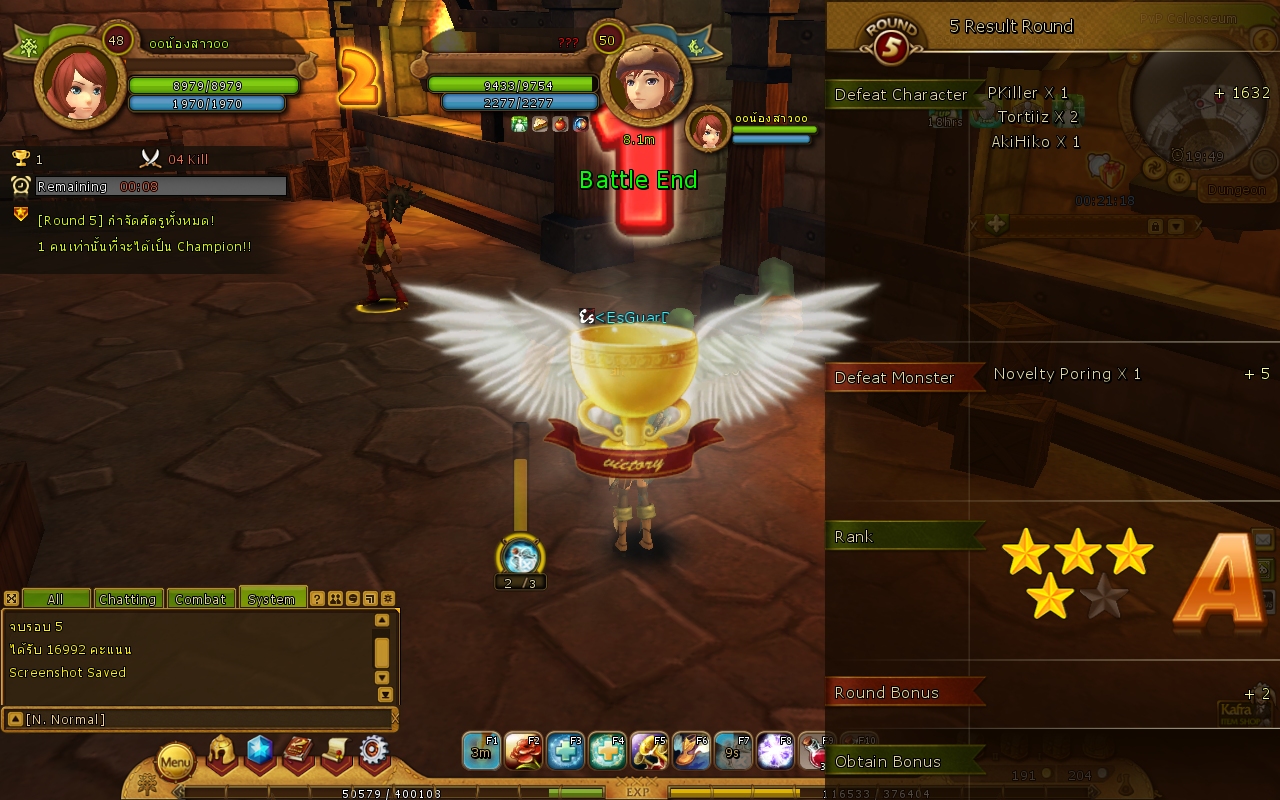This screenshot has width=1280, height=800.
Task: Open the Chatting tab
Action: point(127,599)
